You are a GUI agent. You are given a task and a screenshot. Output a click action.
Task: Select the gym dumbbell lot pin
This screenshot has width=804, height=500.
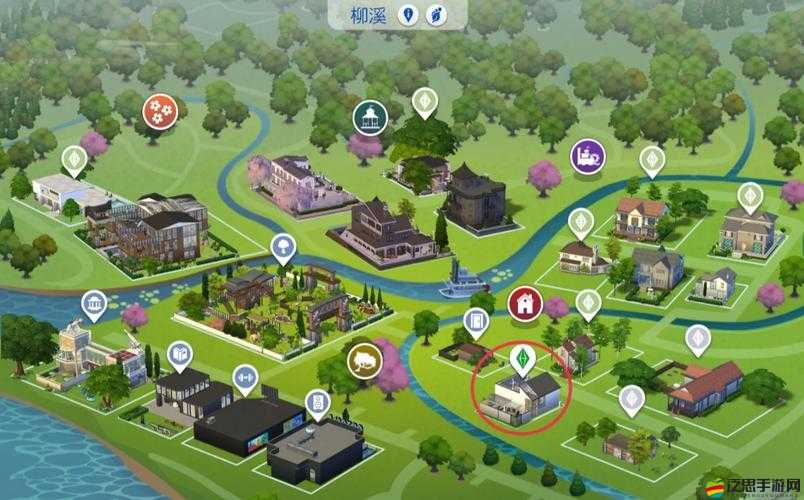point(244,378)
